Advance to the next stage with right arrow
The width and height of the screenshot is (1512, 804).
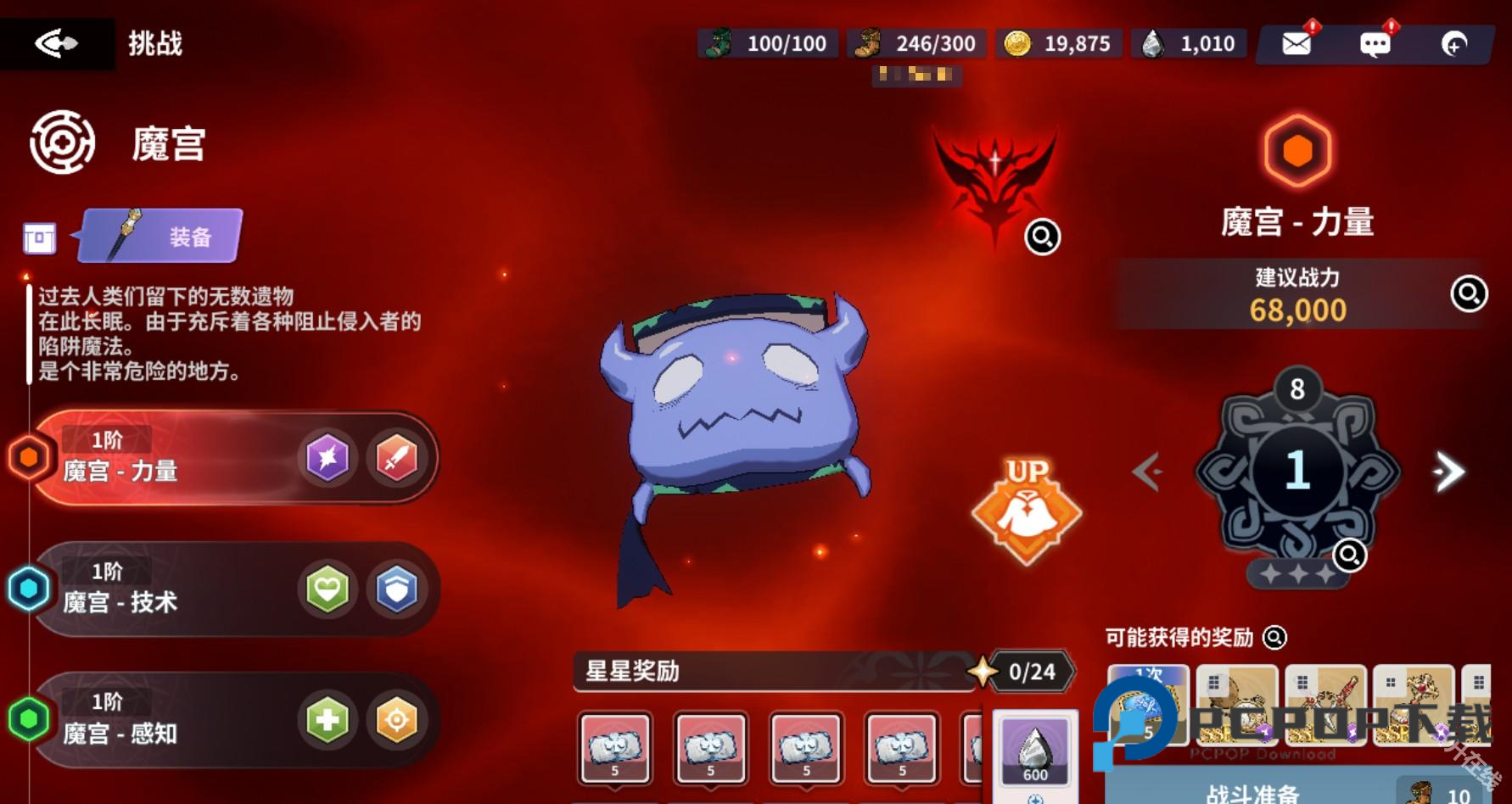coord(1448,473)
